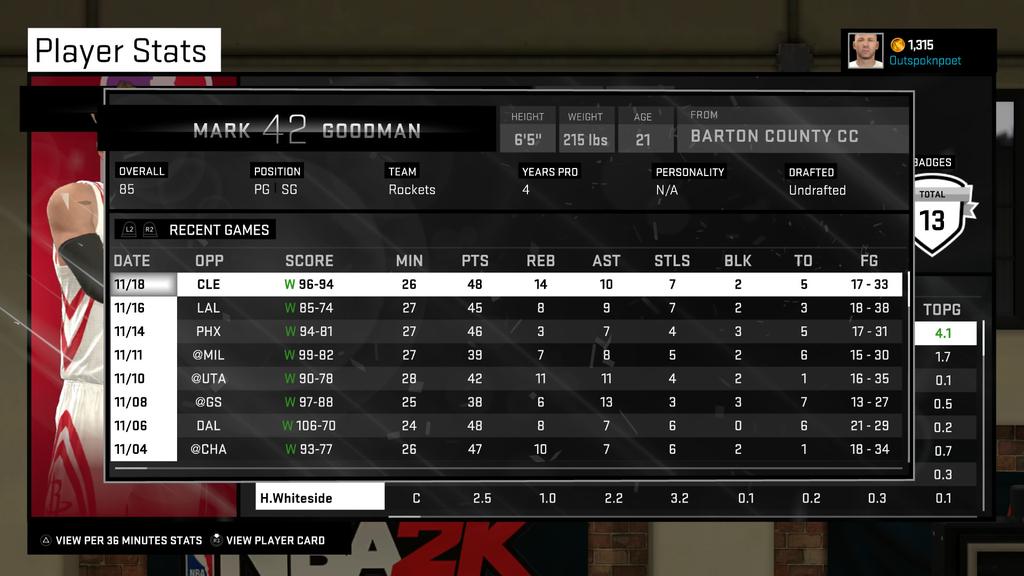Viewport: 1024px width, 576px height.
Task: Open the Recent Games section header
Action: click(218, 230)
